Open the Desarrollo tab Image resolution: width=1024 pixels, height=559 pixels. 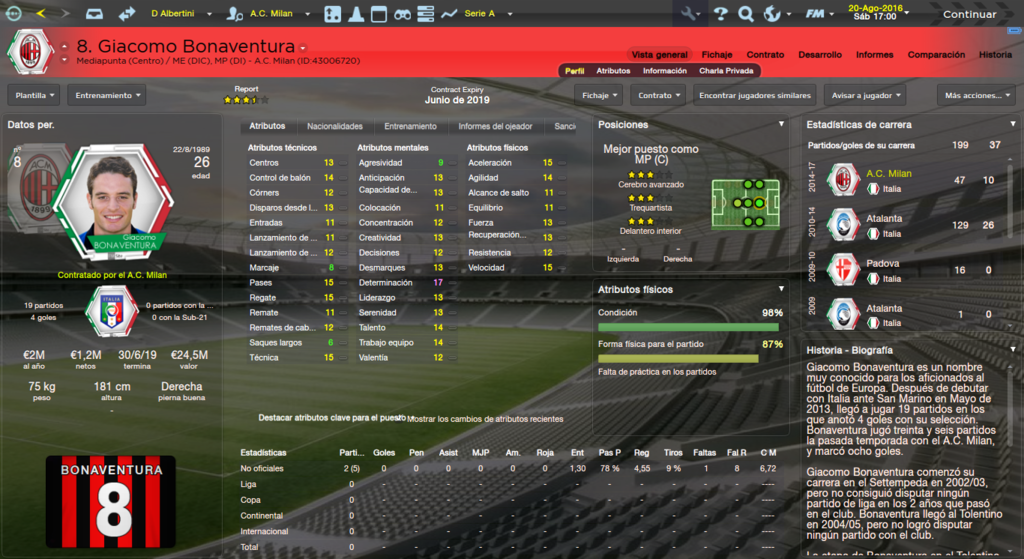(x=820, y=54)
